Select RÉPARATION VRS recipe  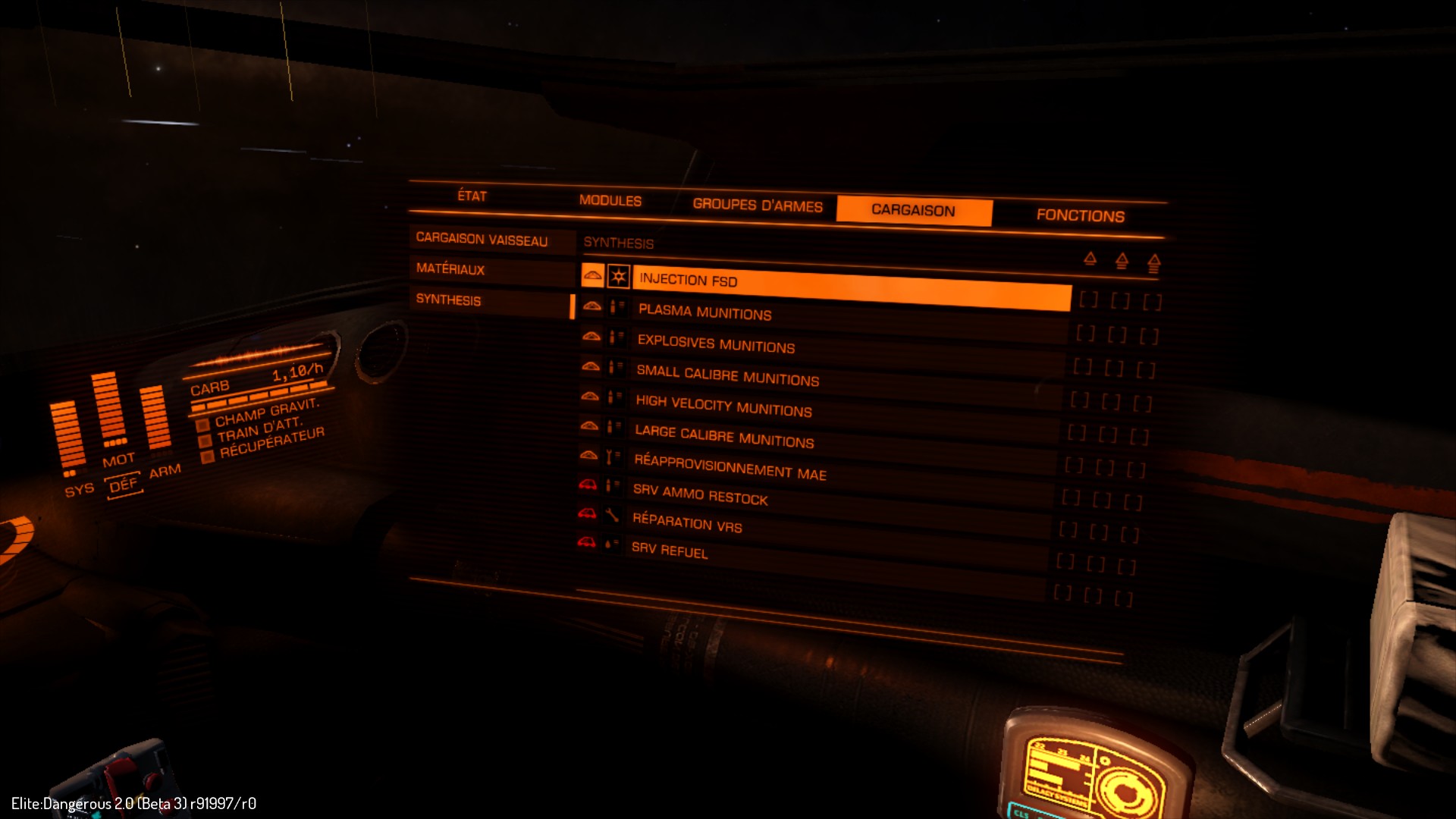pos(687,523)
